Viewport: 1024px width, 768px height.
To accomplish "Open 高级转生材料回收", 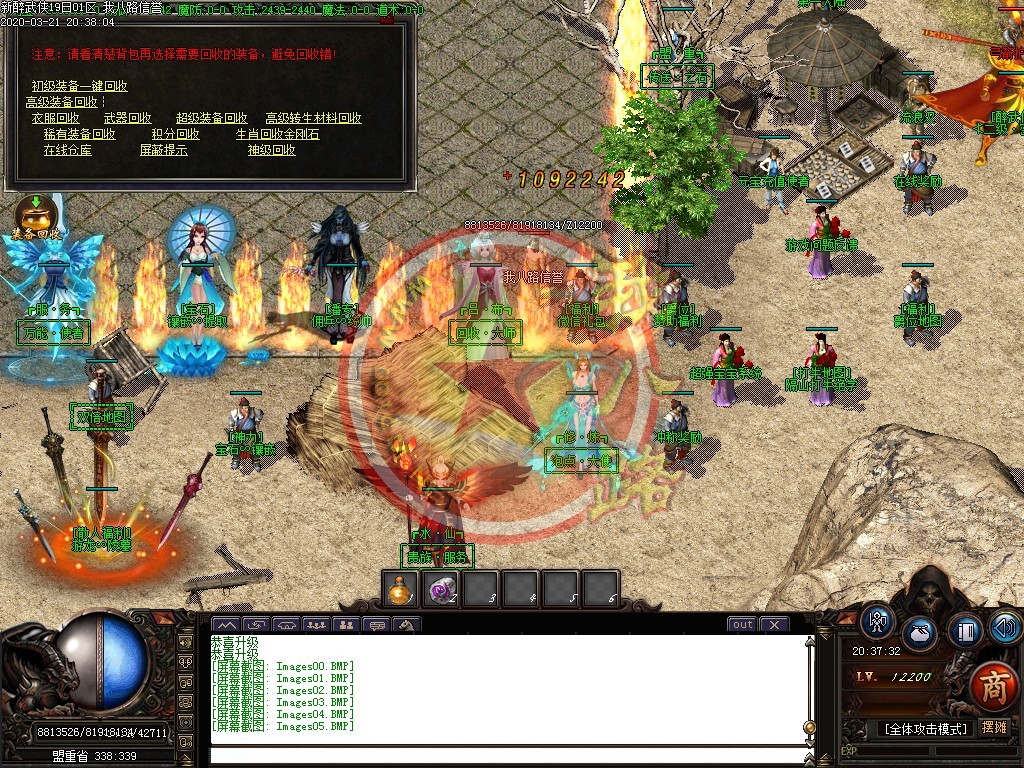I will point(313,118).
